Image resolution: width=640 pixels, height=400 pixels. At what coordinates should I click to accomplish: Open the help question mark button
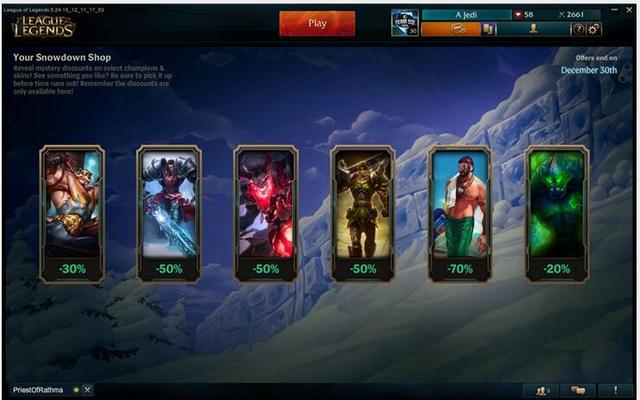tap(579, 29)
